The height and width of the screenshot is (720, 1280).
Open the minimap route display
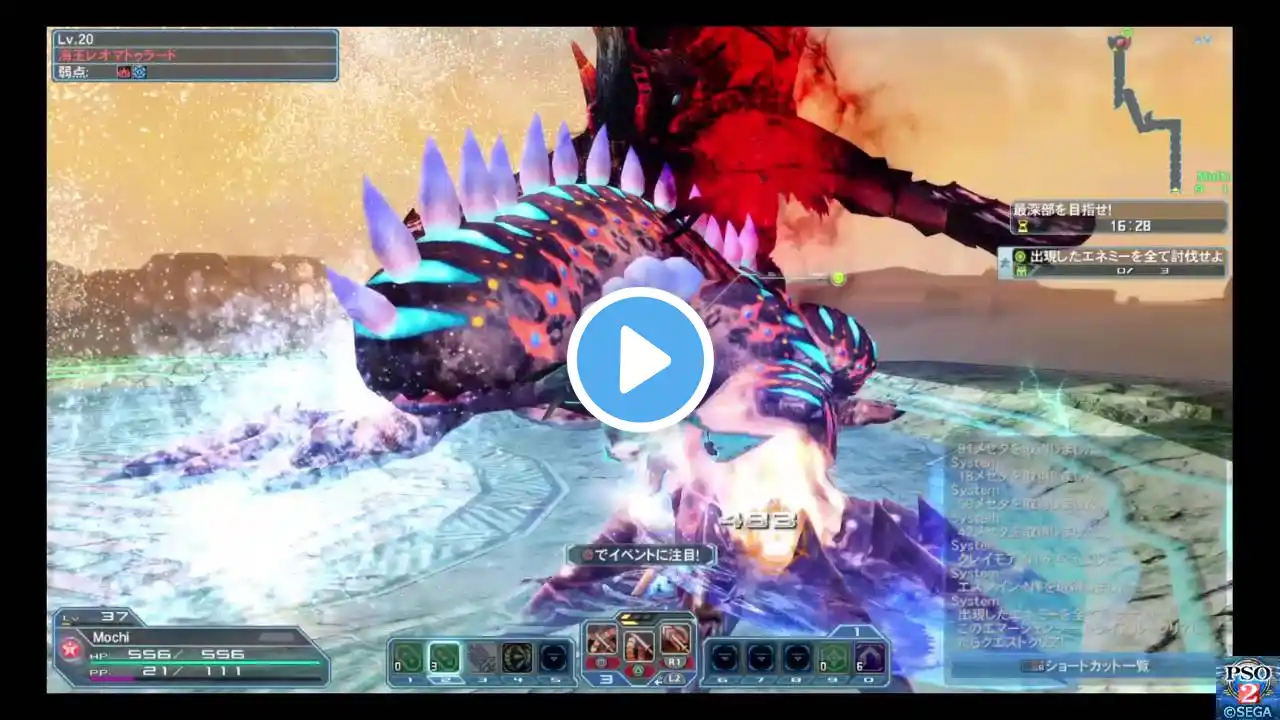(1150, 110)
